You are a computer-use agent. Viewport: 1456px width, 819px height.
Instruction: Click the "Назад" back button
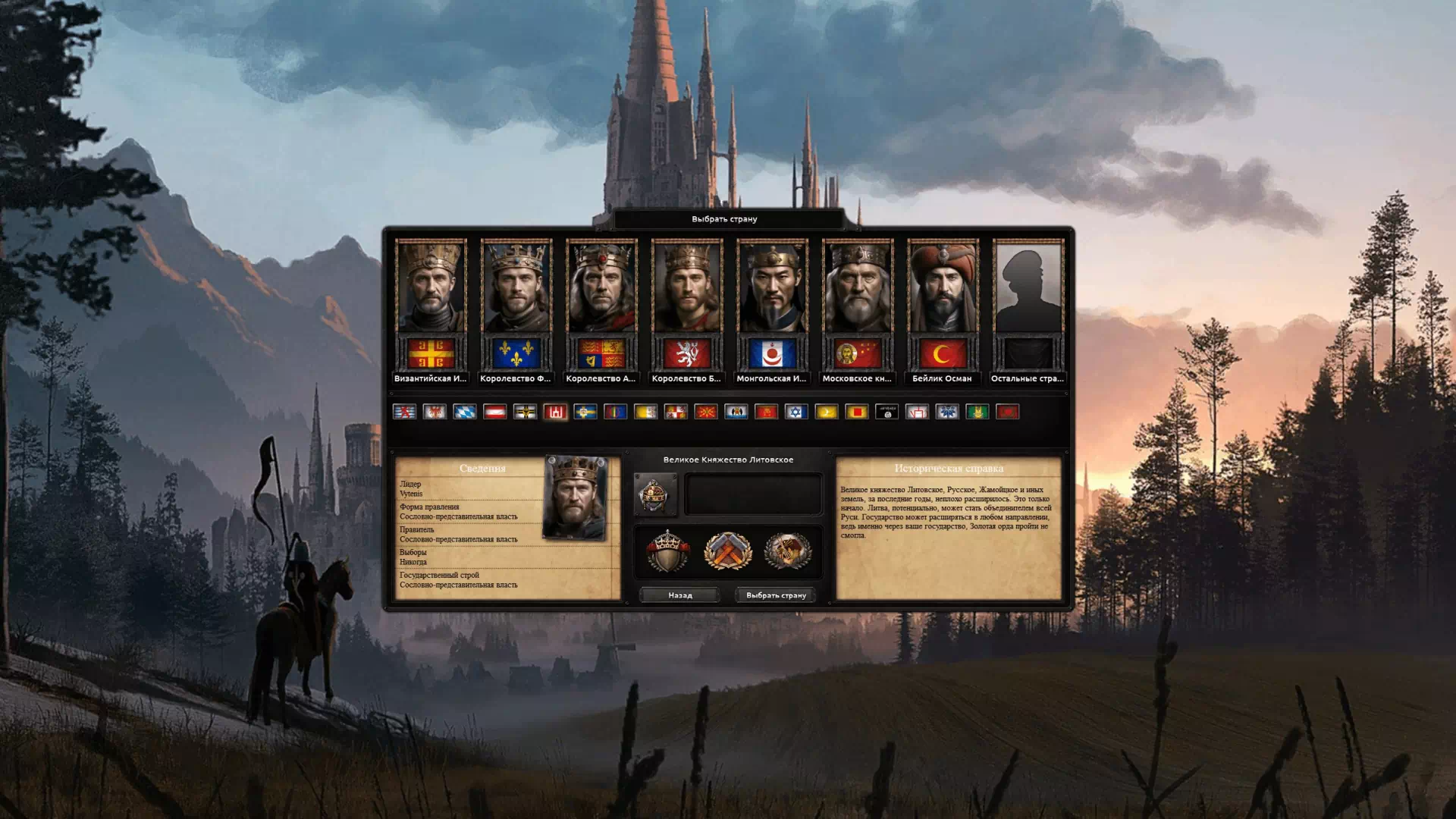(x=679, y=595)
